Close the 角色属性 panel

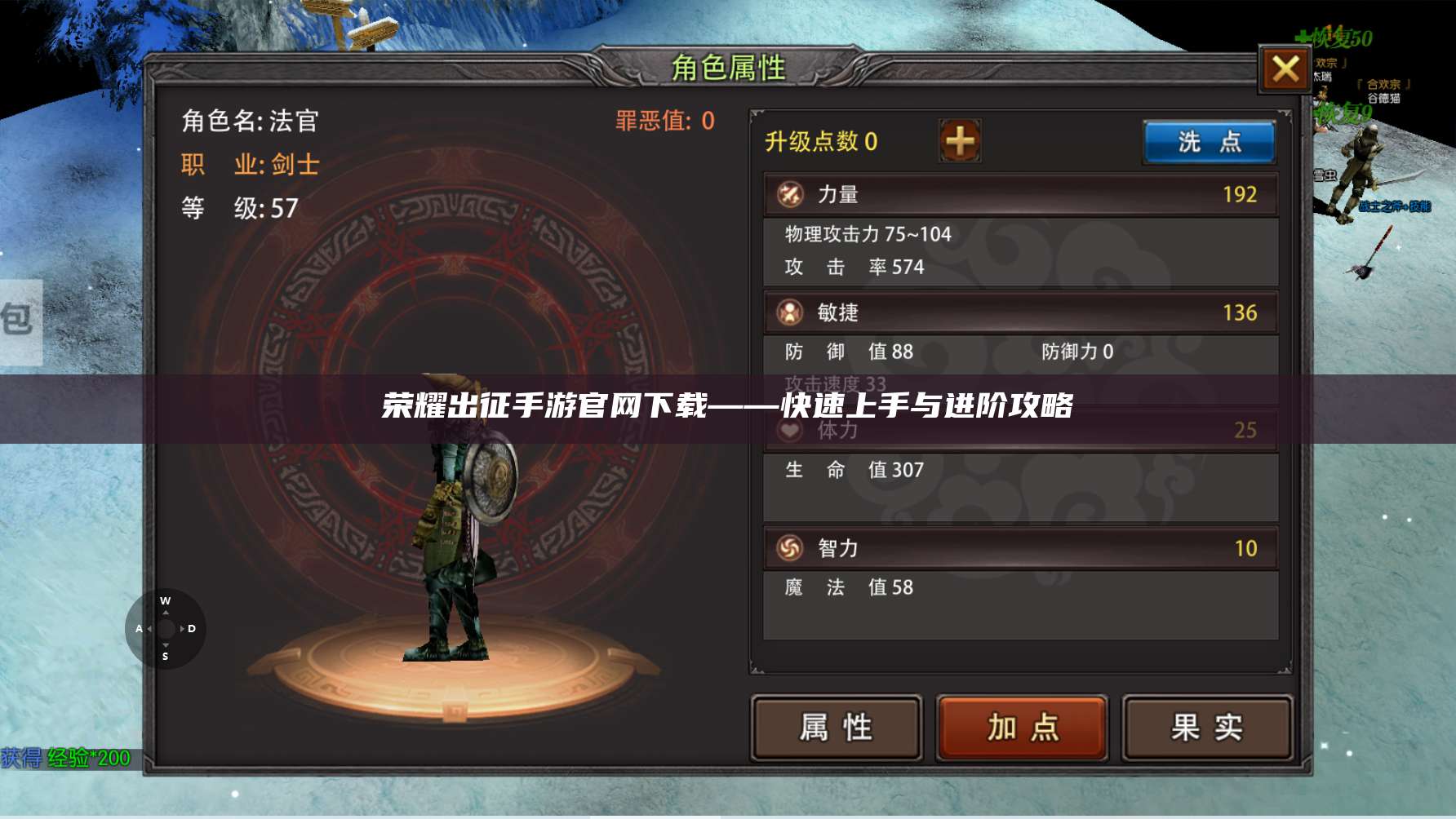[x=1285, y=70]
